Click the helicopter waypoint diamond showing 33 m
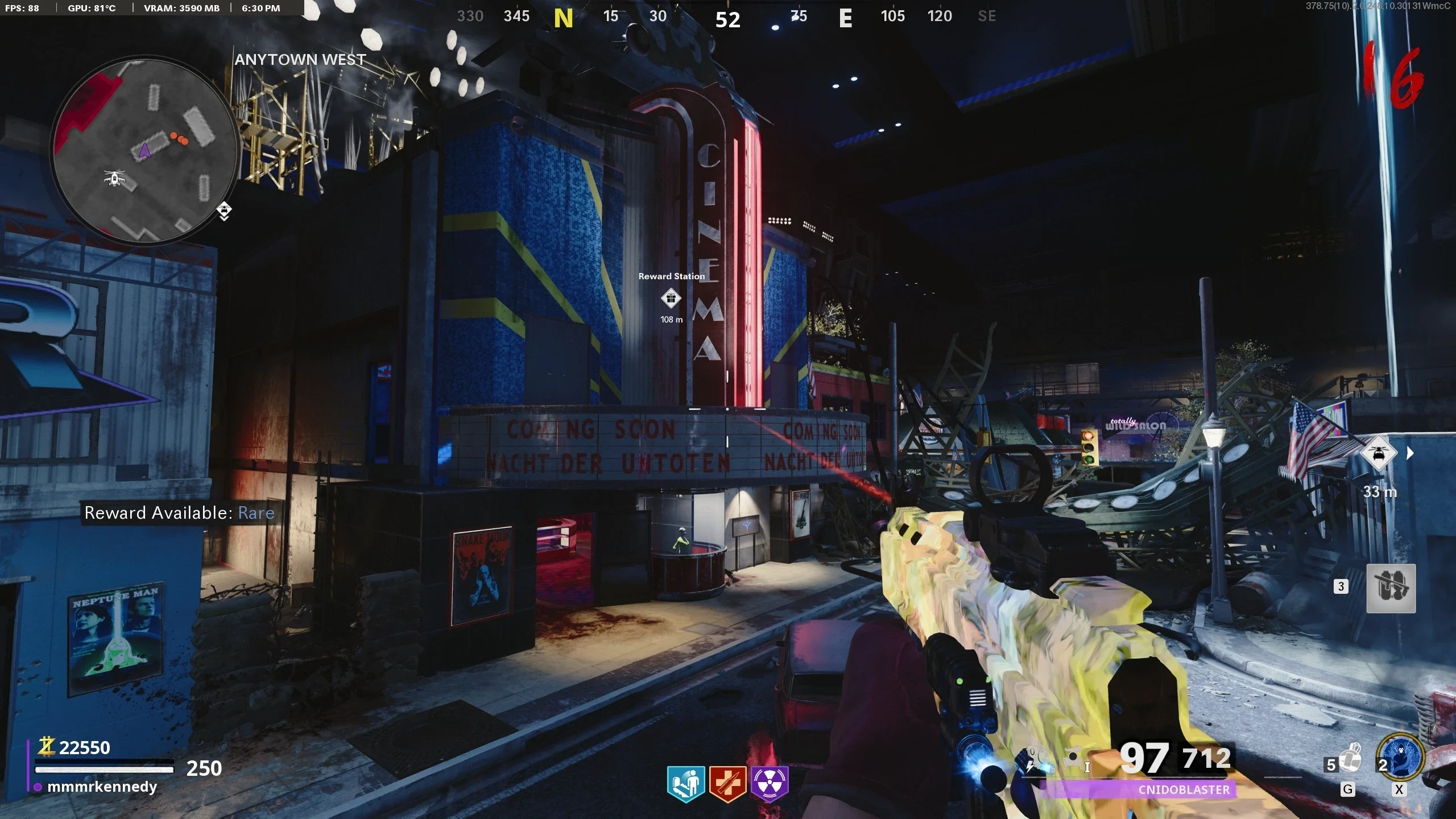1456x819 pixels. tap(1378, 454)
